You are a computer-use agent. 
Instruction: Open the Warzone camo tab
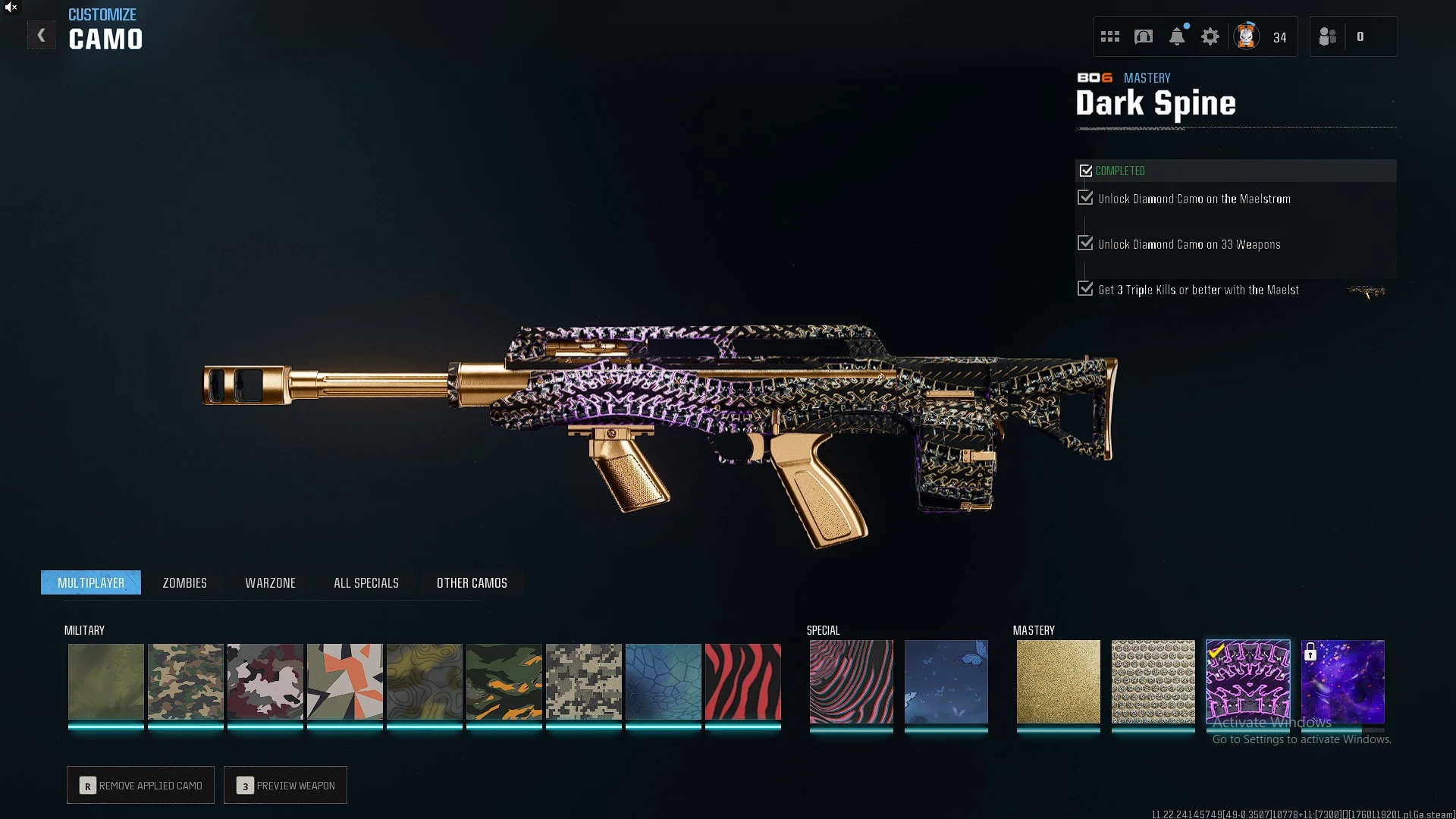pyautogui.click(x=270, y=582)
